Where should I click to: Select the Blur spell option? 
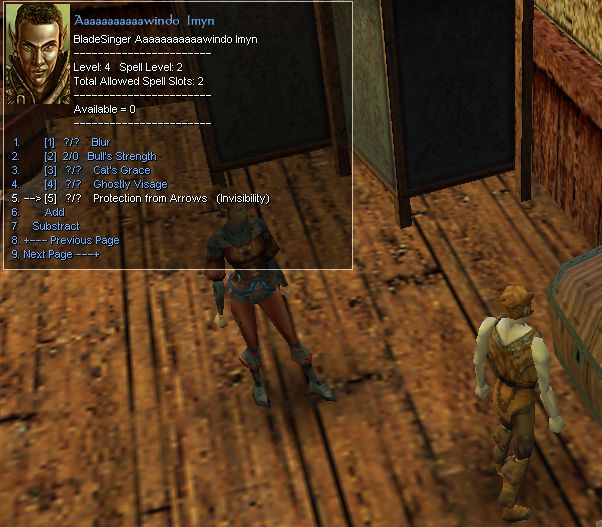tap(100, 143)
